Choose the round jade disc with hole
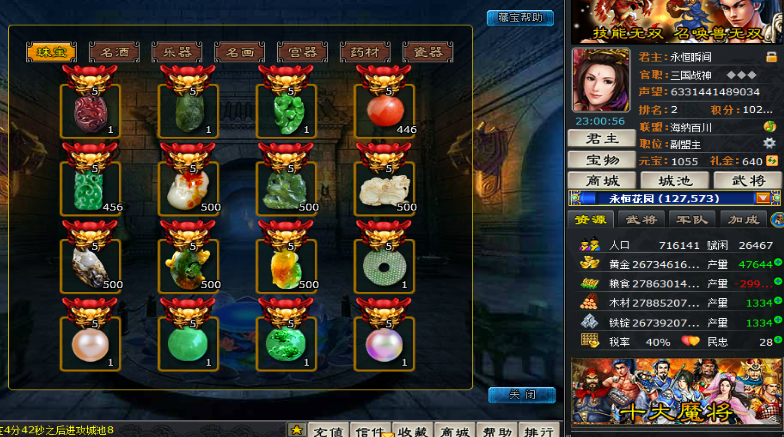 [x=384, y=265]
